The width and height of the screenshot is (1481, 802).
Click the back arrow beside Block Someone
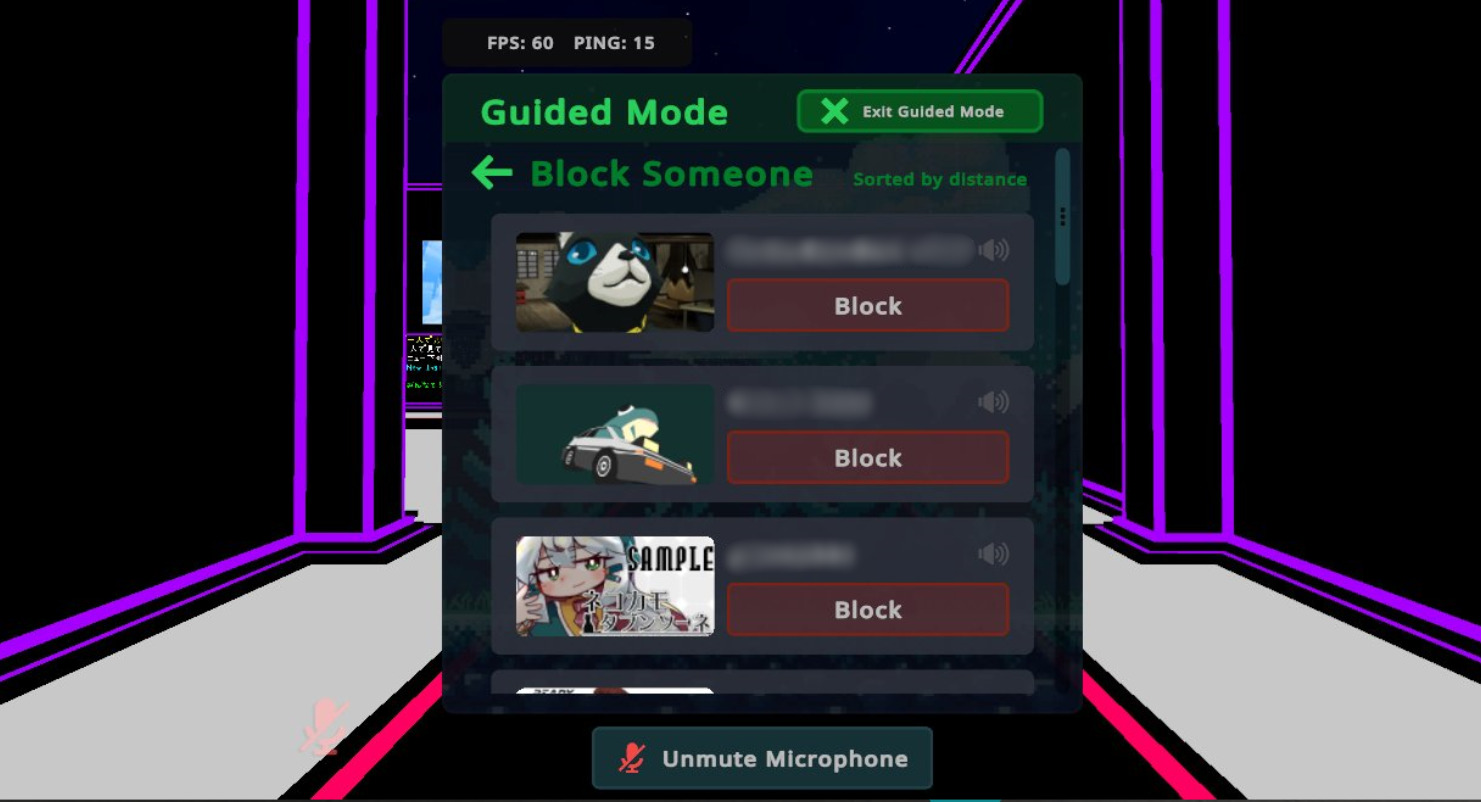click(491, 173)
